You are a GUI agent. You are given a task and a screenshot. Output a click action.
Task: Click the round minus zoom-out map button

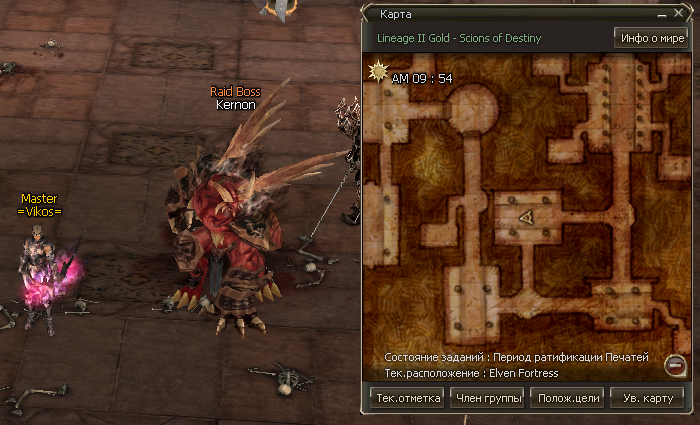[x=675, y=364]
